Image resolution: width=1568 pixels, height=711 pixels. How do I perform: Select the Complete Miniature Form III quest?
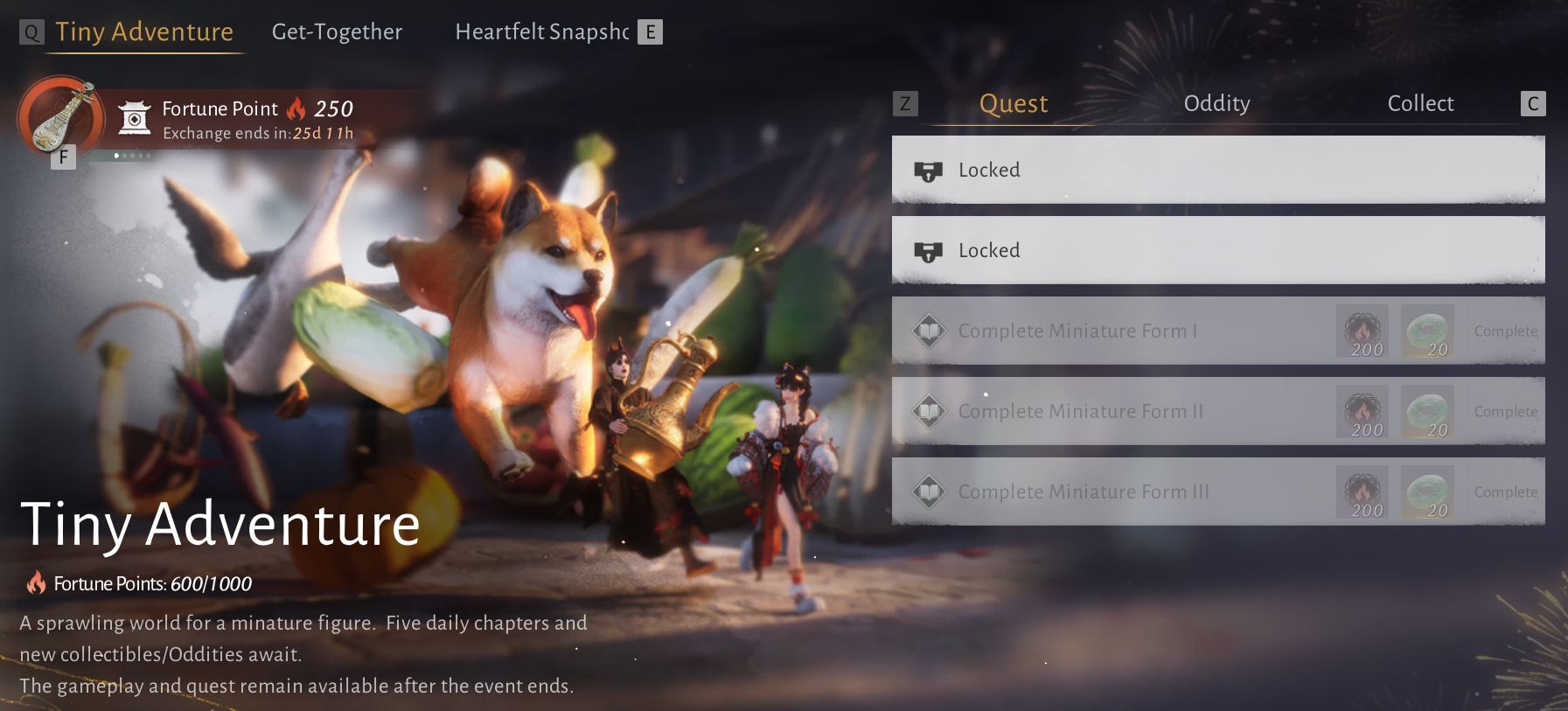pos(1084,492)
